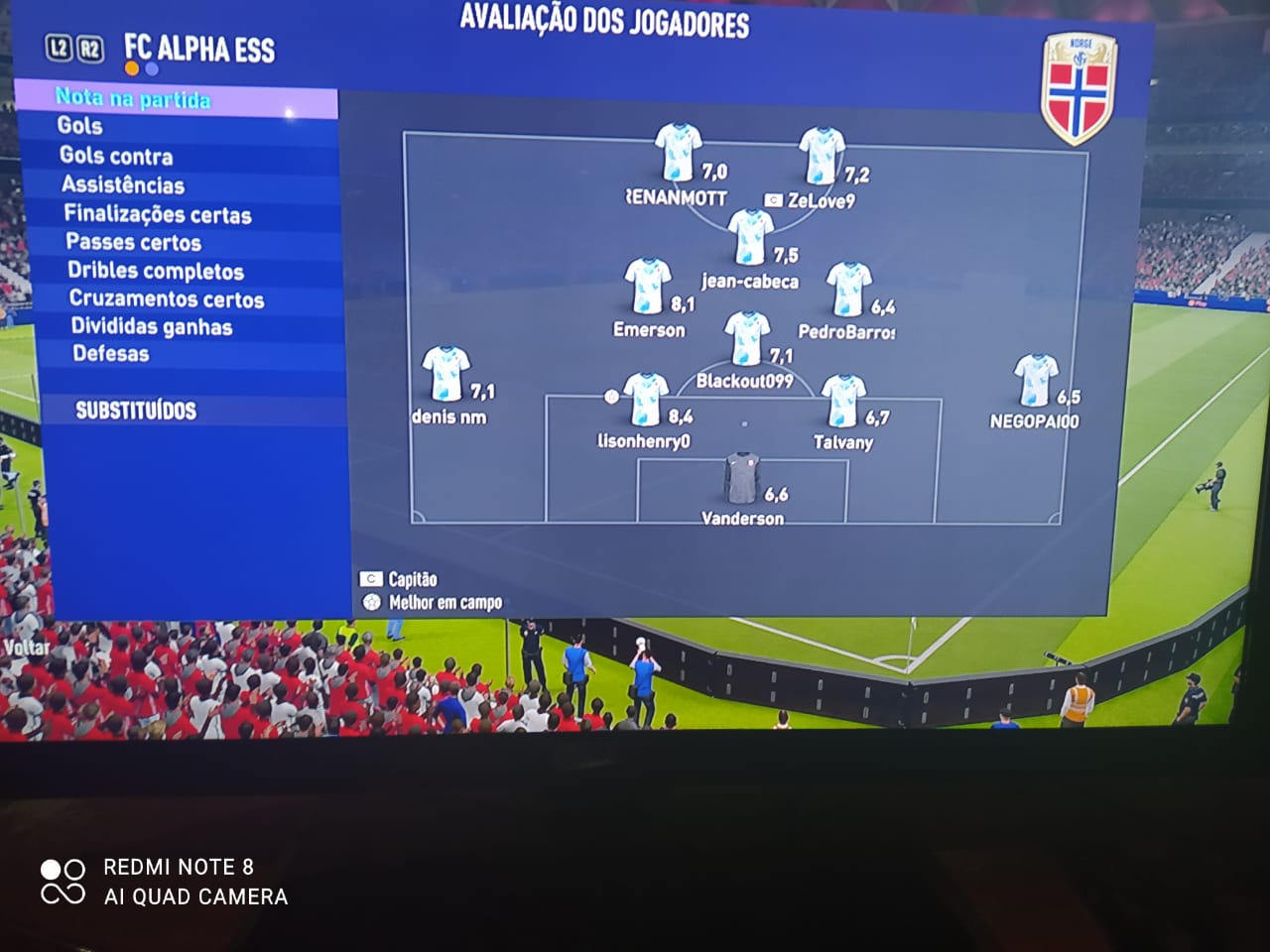
Task: Select NEGOPAI00 on the right wing
Action: tap(1036, 381)
